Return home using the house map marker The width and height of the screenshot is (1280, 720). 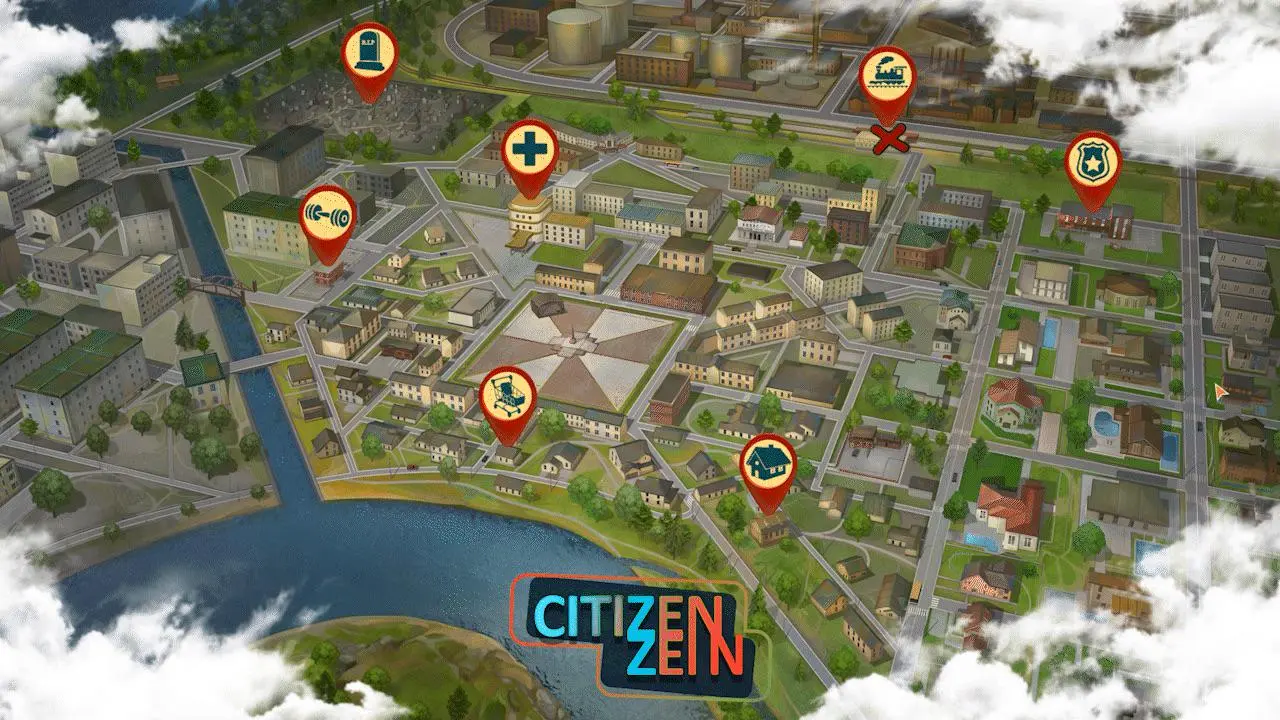click(x=770, y=462)
